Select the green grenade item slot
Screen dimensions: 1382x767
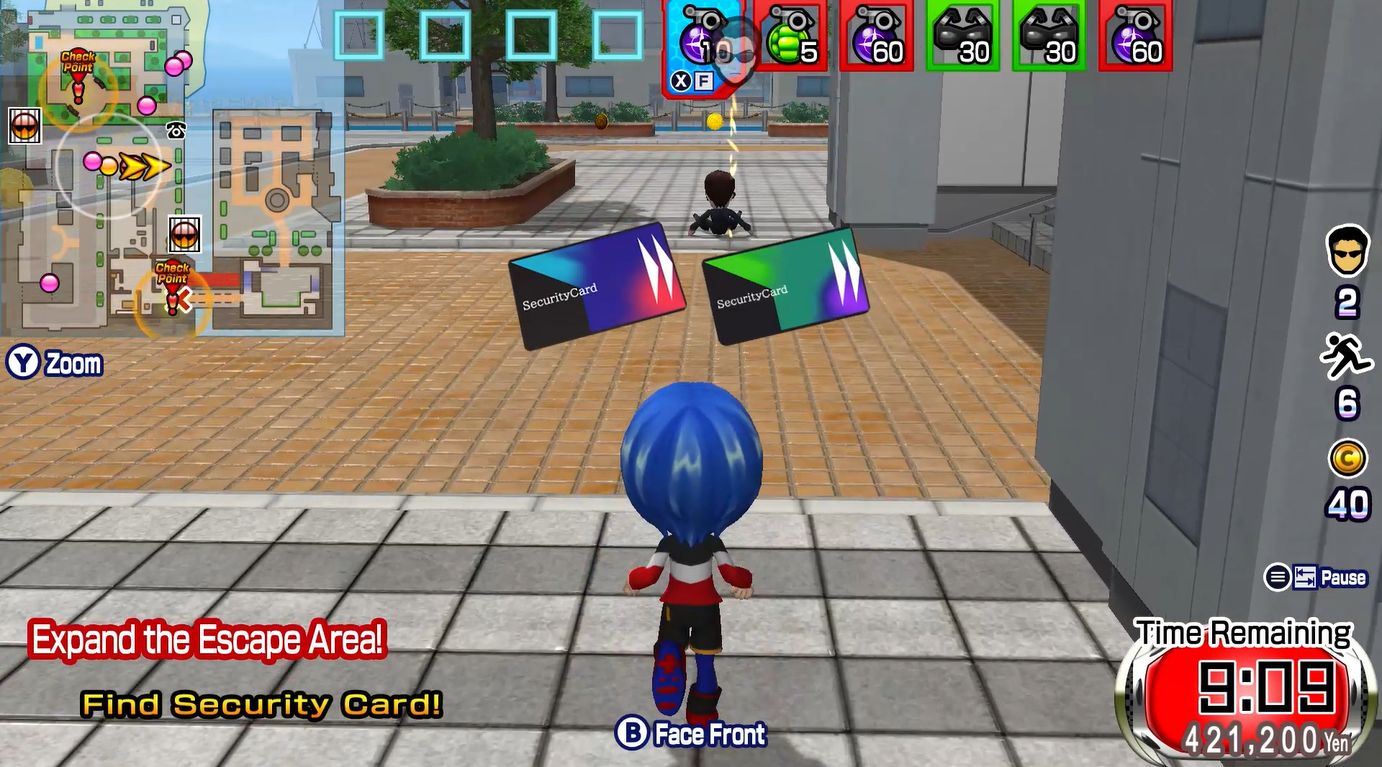coord(790,37)
